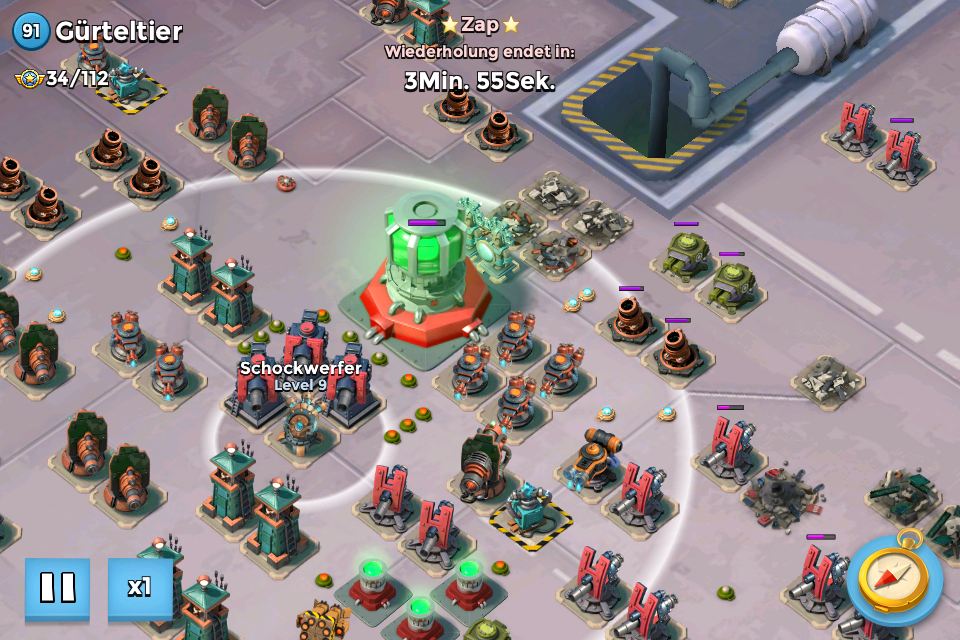The image size is (960, 640).
Task: Select the level 91 badge
Action: (x=31, y=31)
